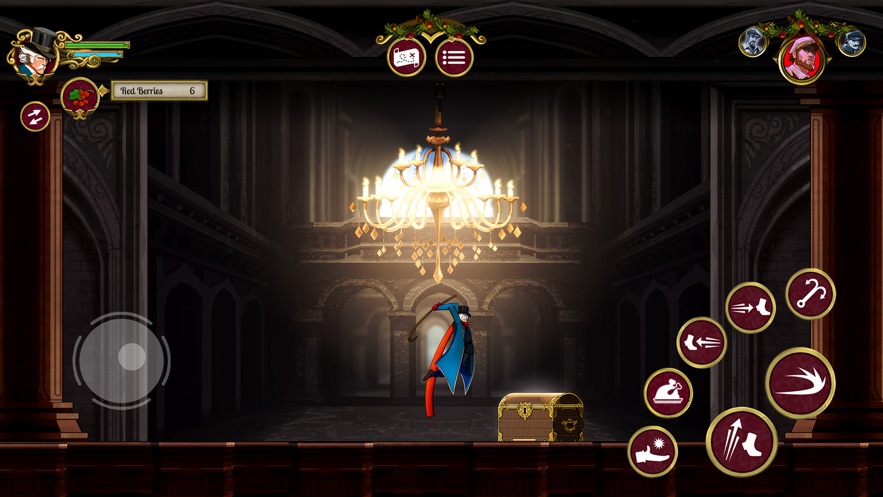Open the list menu button
This screenshot has width=883, height=497.
pyautogui.click(x=454, y=58)
